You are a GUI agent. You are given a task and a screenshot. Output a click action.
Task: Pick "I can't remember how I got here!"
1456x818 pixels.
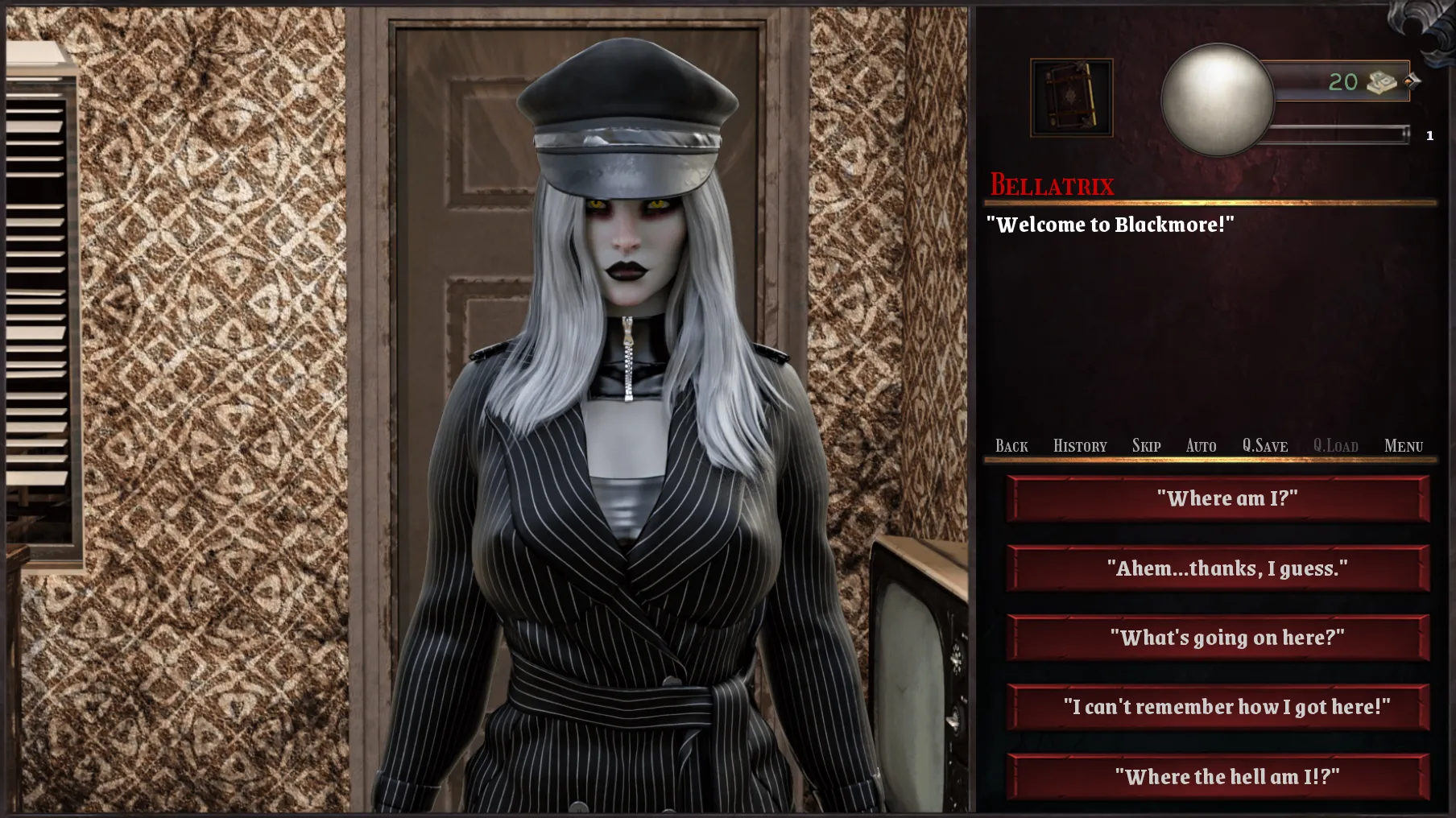[1218, 707]
